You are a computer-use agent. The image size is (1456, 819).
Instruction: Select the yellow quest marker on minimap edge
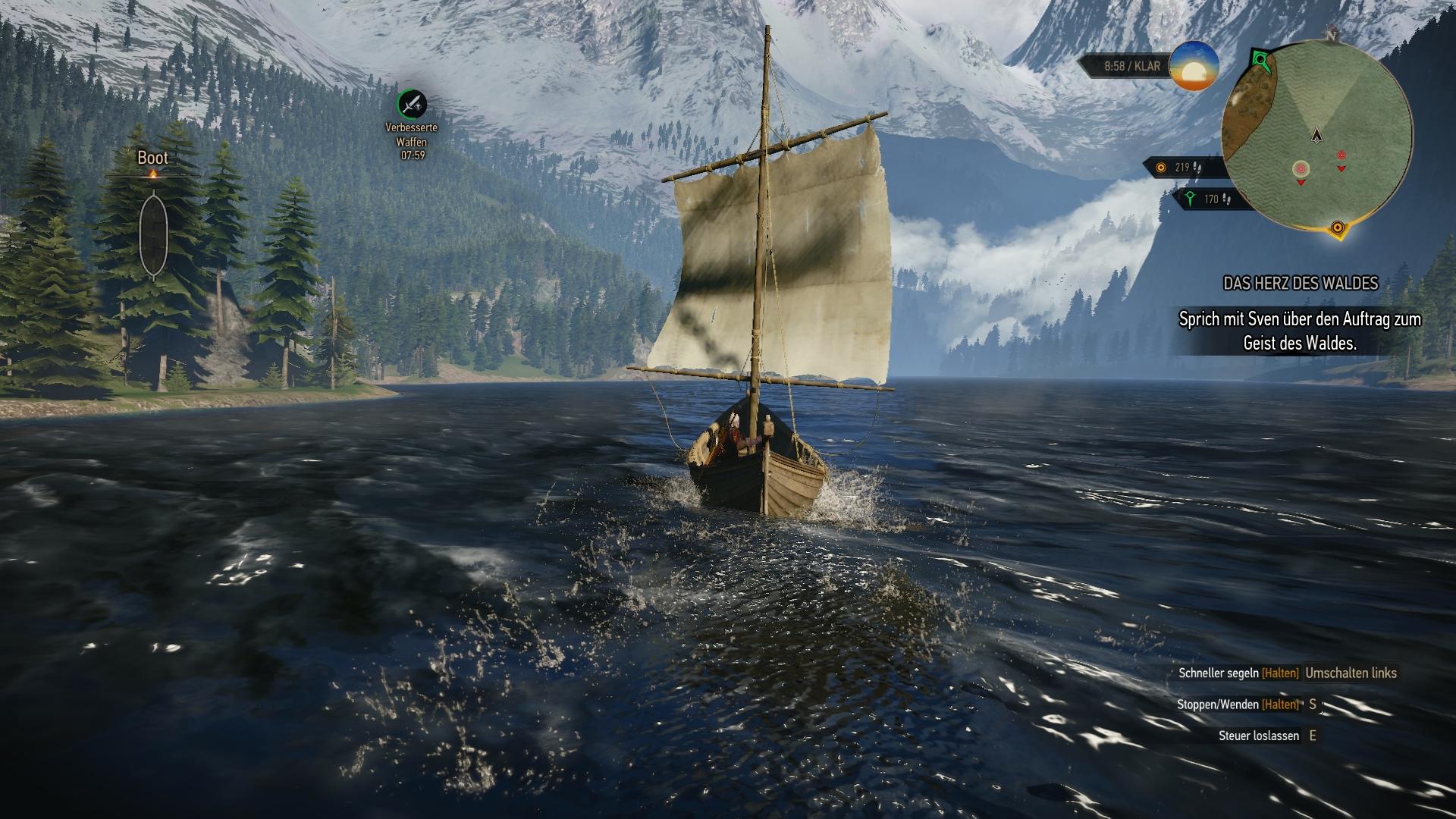pyautogui.click(x=1338, y=227)
